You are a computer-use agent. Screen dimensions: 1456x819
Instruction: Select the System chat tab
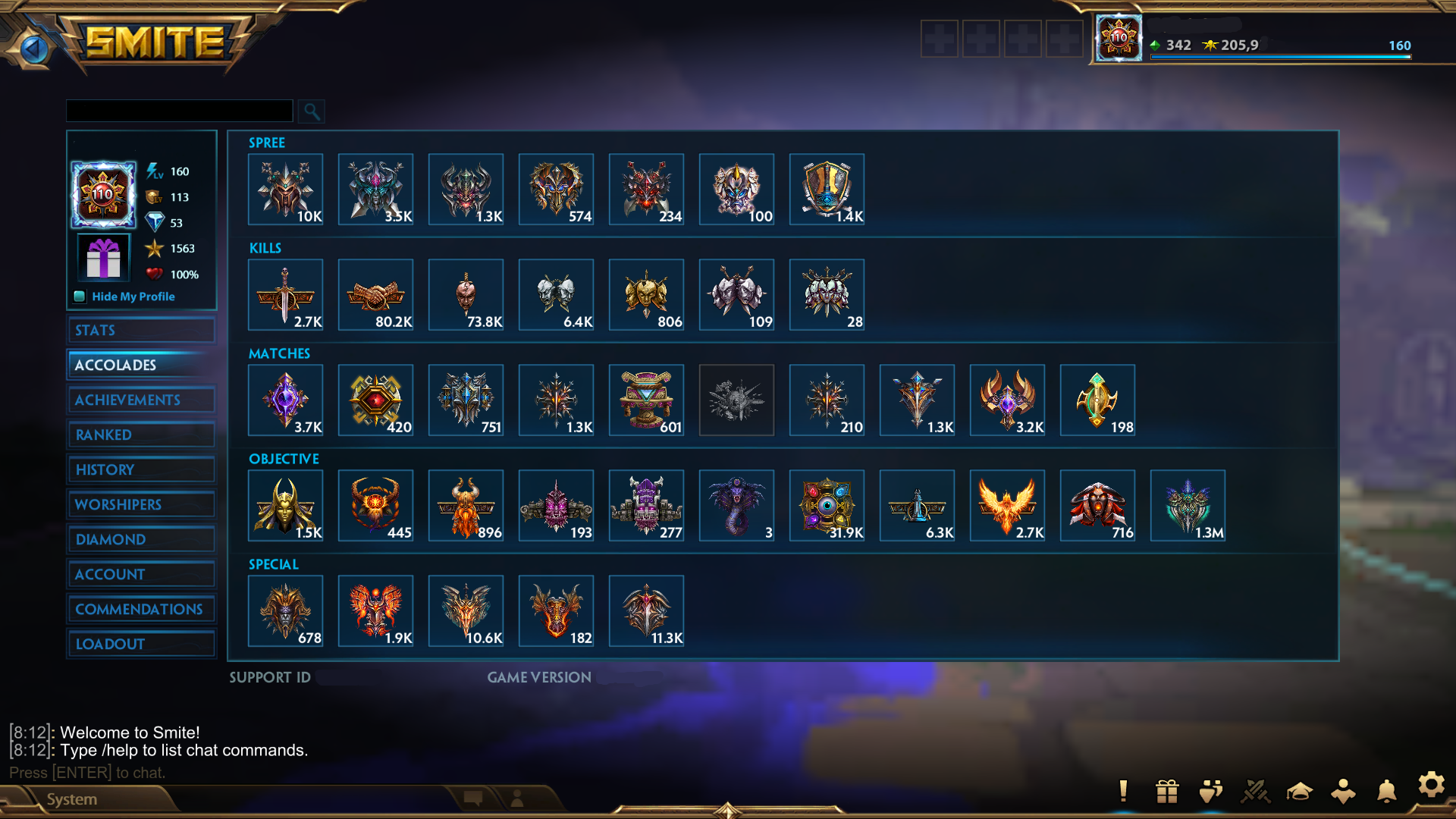pos(72,799)
